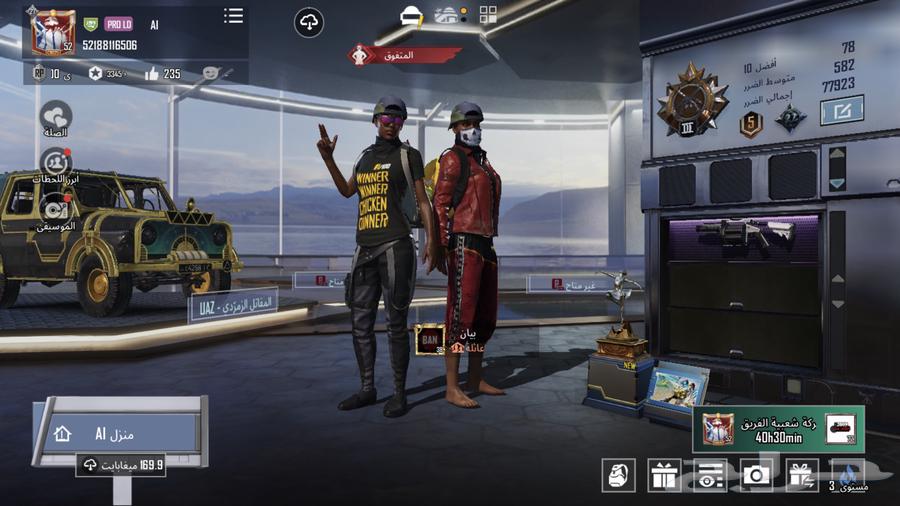This screenshot has width=900, height=506.
Task: Open the gift box icon
Action: point(665,476)
